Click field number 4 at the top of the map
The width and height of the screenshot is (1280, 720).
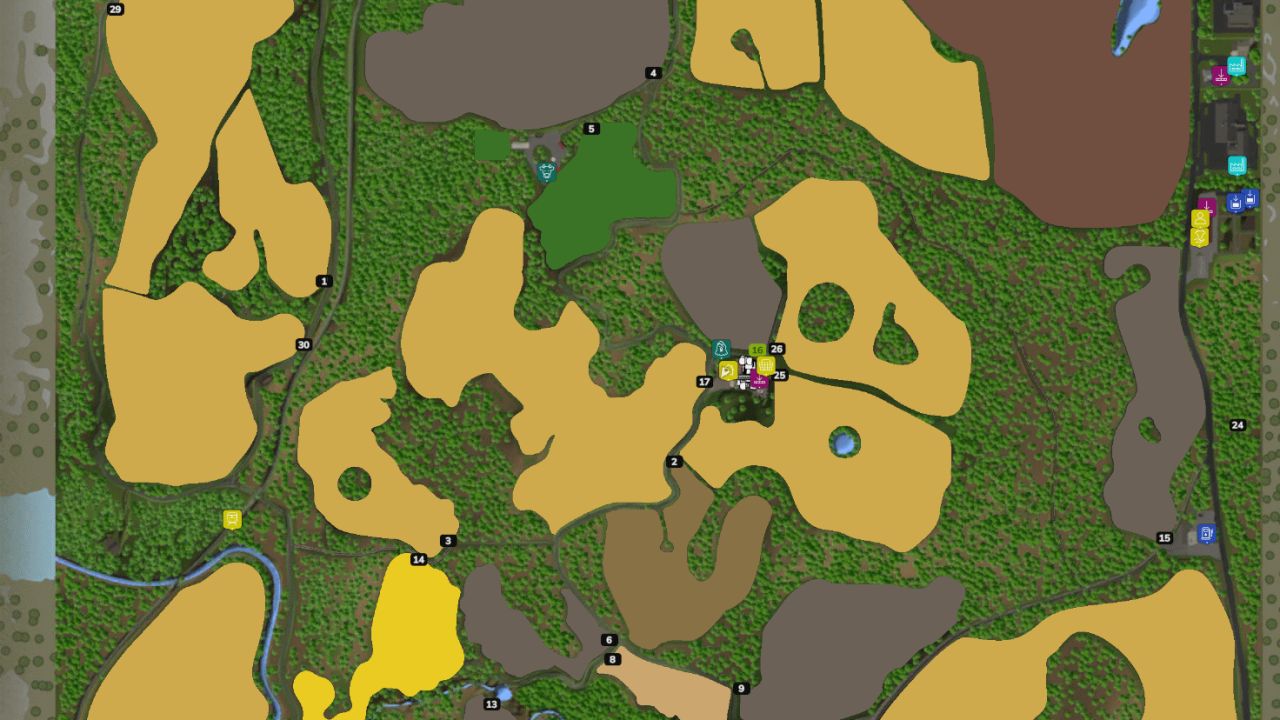[x=654, y=72]
